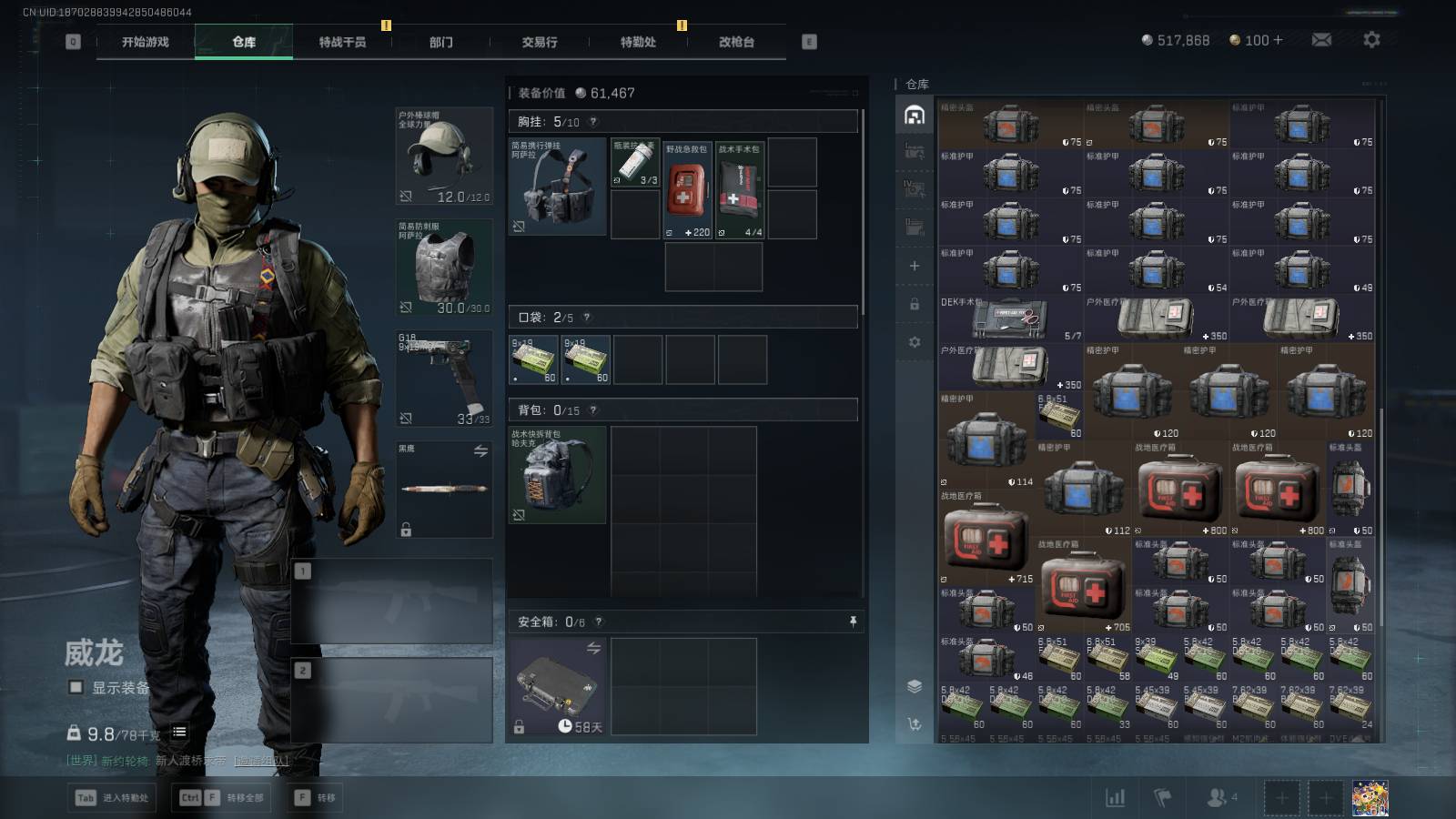Select the G18 pistol weapon slot
This screenshot has height=819, width=1456.
pos(444,379)
